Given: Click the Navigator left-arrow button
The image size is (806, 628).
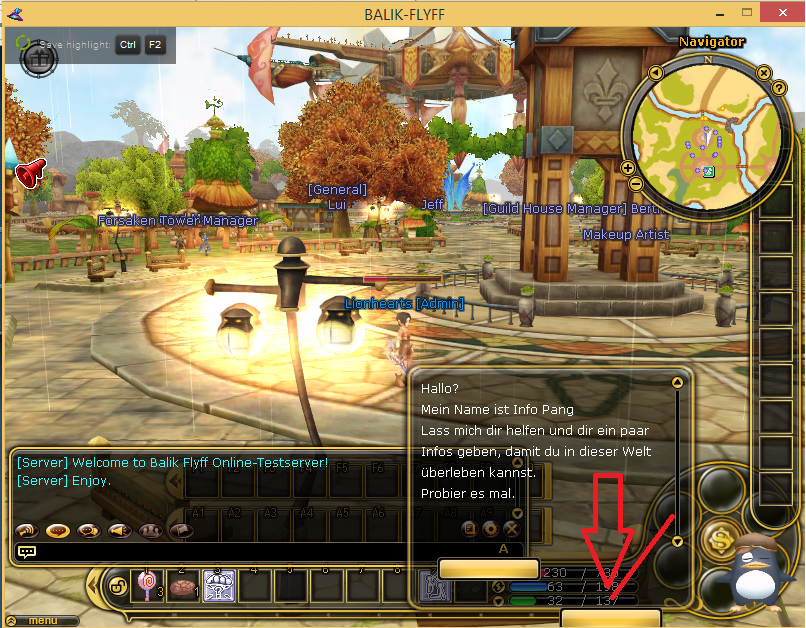Looking at the screenshot, I should click(655, 73).
